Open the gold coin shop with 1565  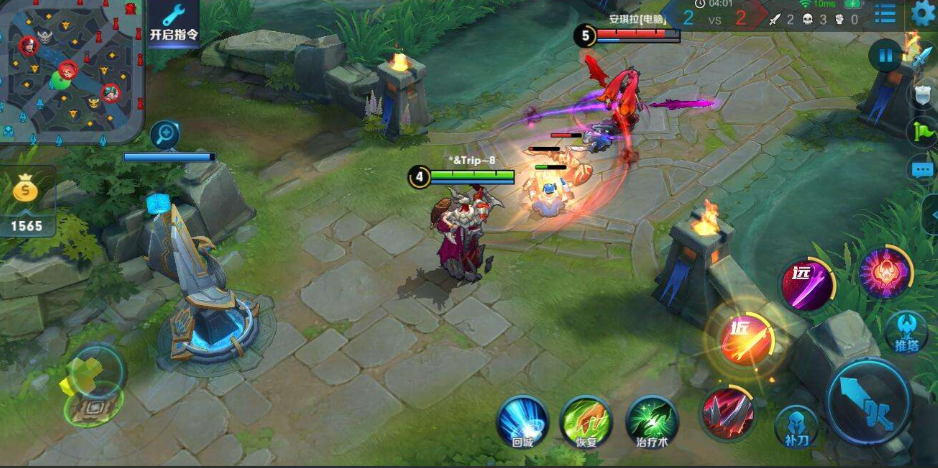click(26, 206)
